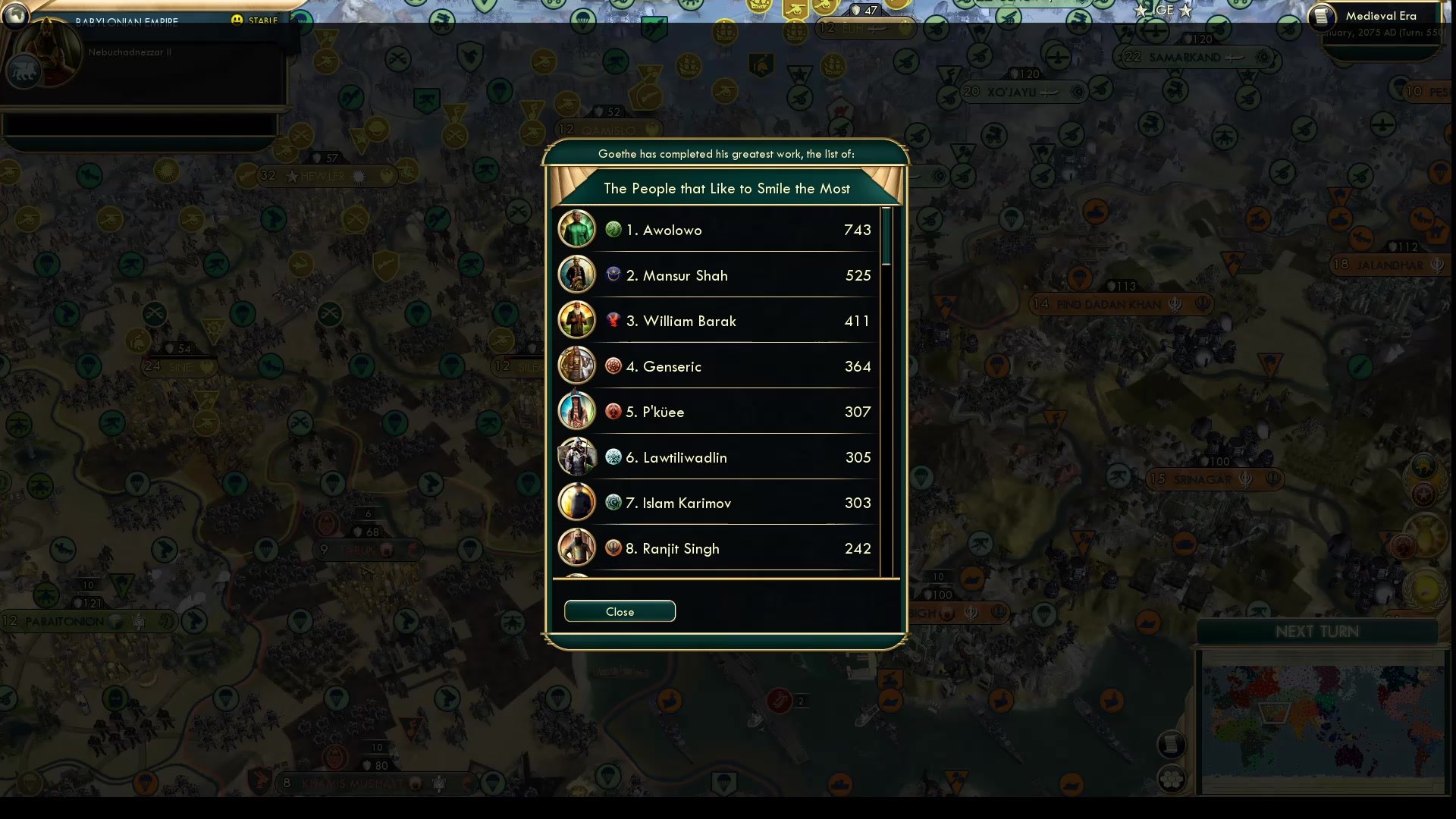Click Awolowo's leader portrait
Screen dimensions: 1456x819
(x=576, y=229)
